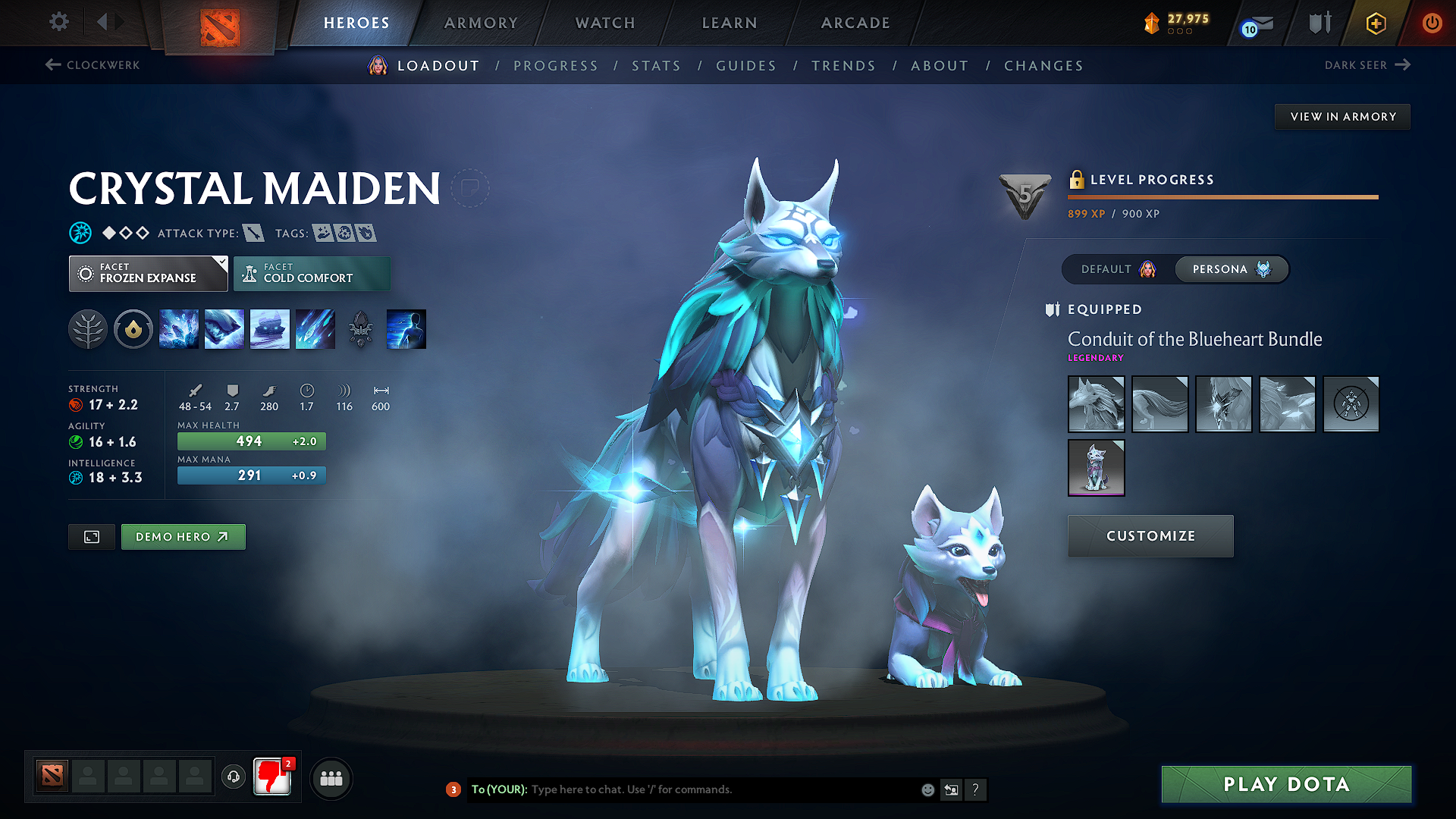Click the thumbs-down report notification icon
Screen dimensions: 1456x819
pos(272,777)
